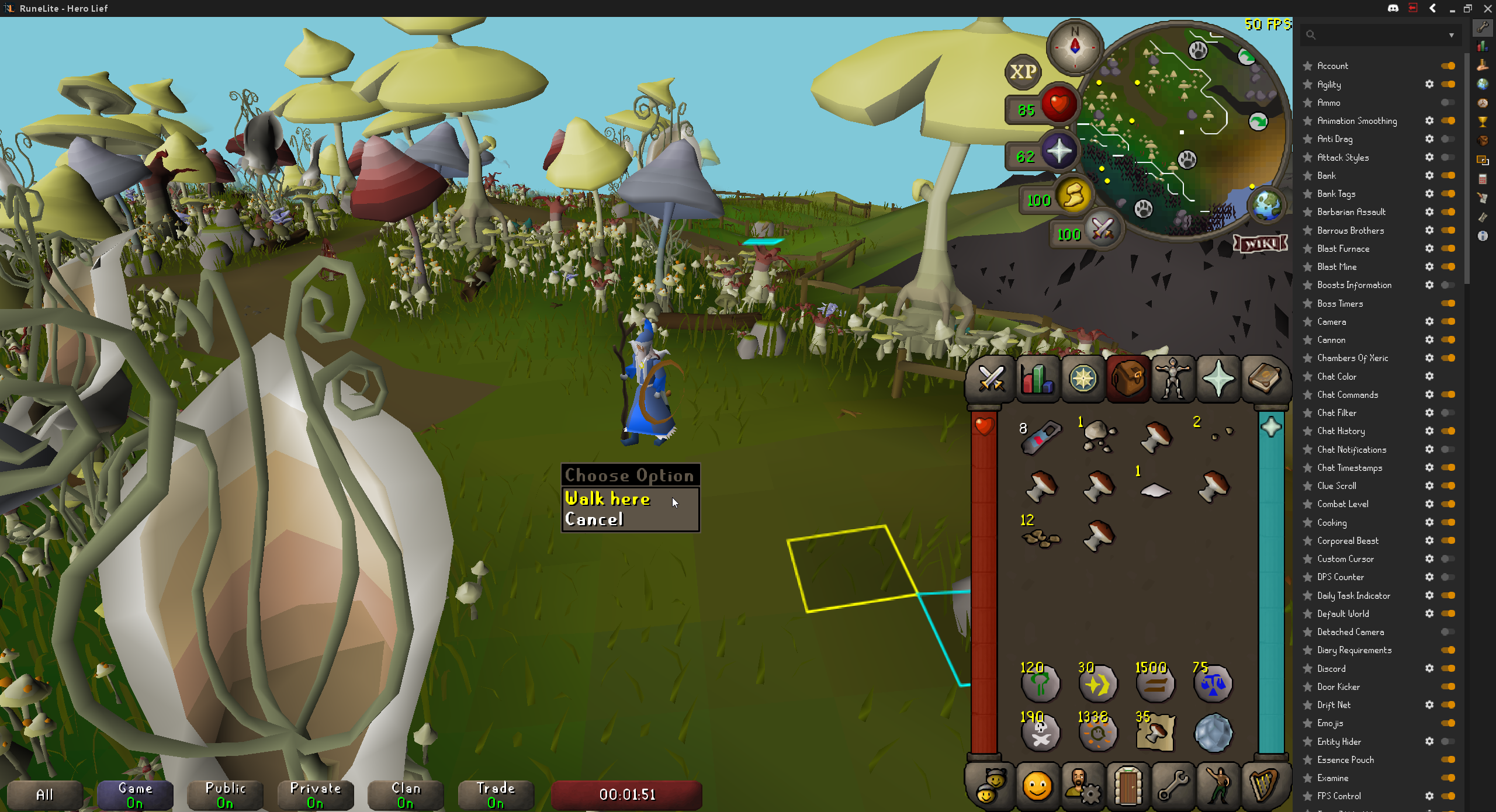Open the Spellbook tab
The width and height of the screenshot is (1496, 812).
click(x=1264, y=379)
